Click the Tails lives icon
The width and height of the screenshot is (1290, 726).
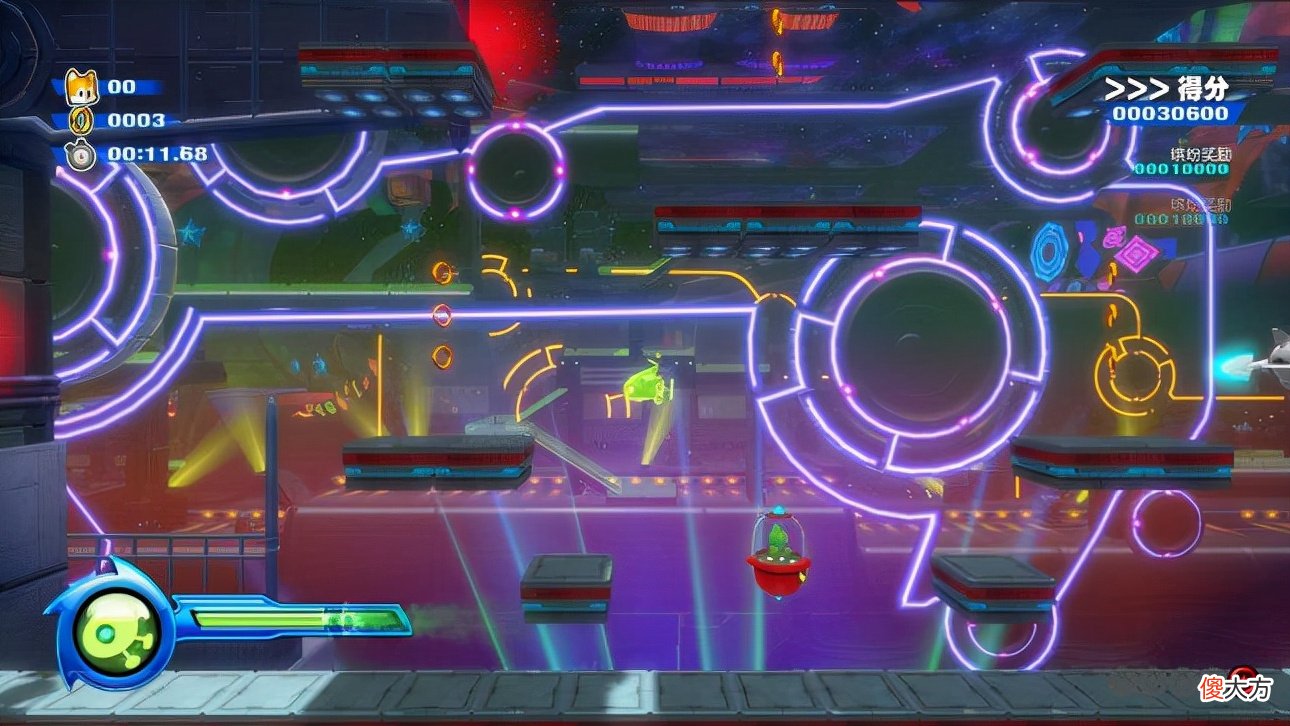[x=80, y=87]
